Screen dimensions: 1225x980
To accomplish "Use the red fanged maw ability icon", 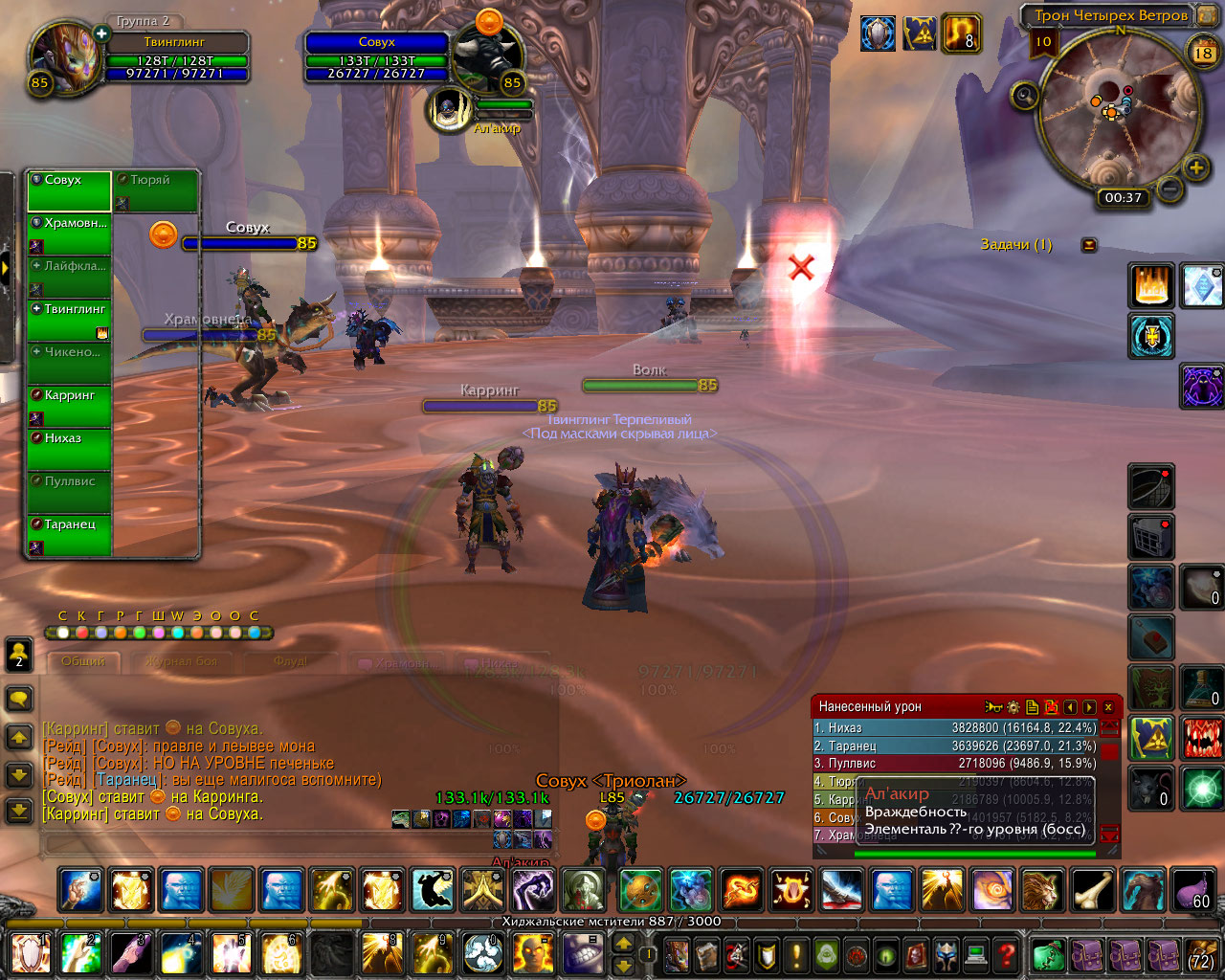I will (1201, 738).
